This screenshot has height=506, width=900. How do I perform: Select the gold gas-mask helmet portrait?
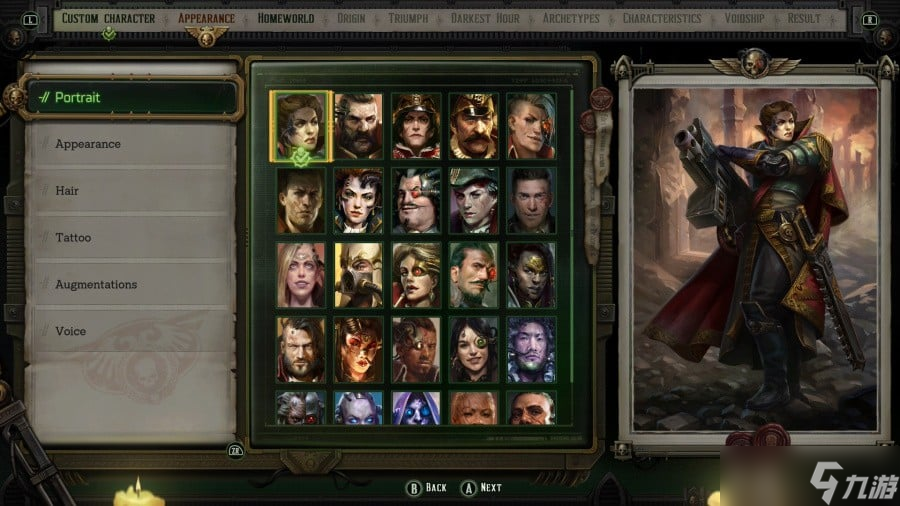click(358, 275)
